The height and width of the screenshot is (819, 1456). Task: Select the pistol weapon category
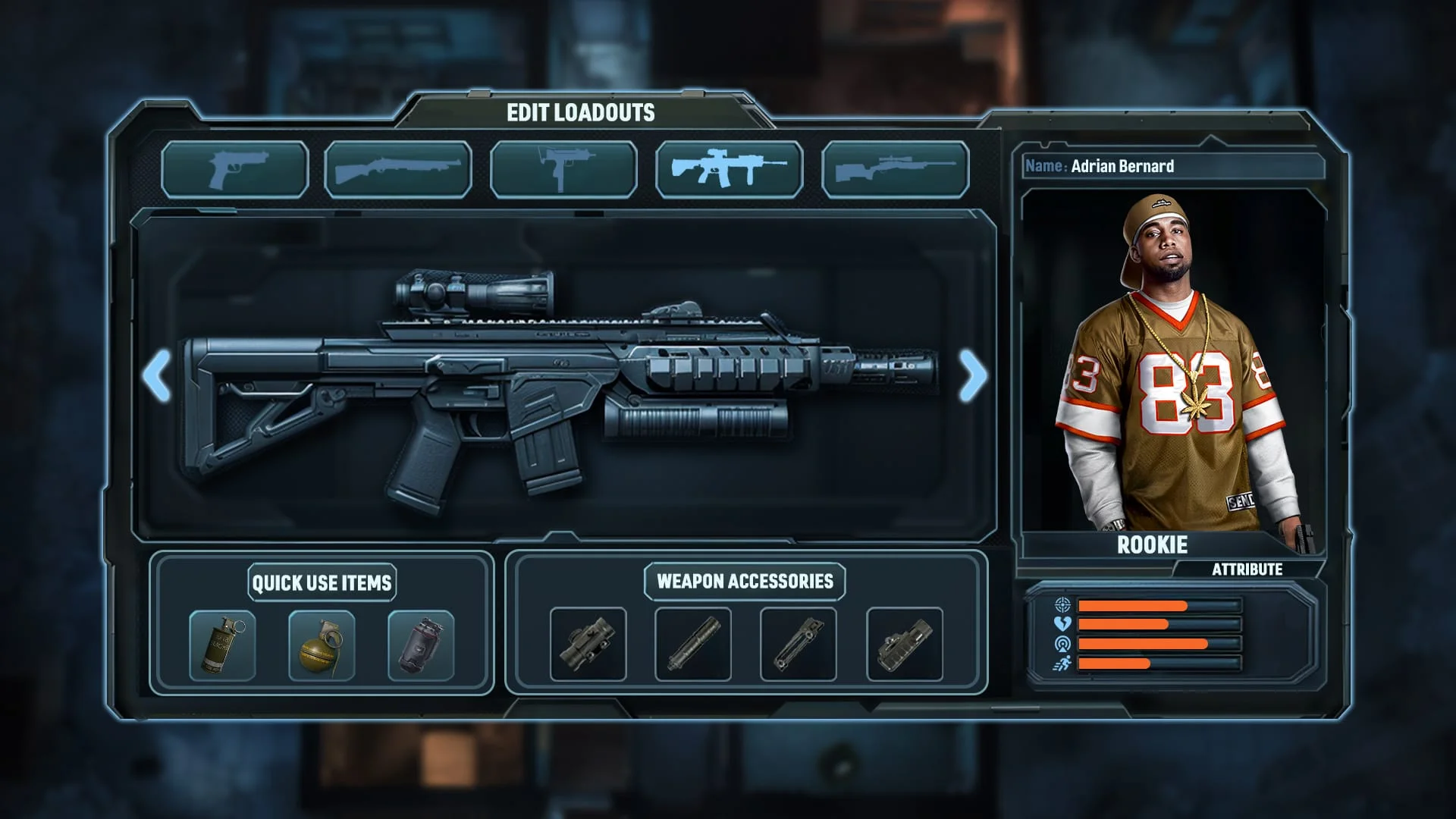(x=235, y=169)
